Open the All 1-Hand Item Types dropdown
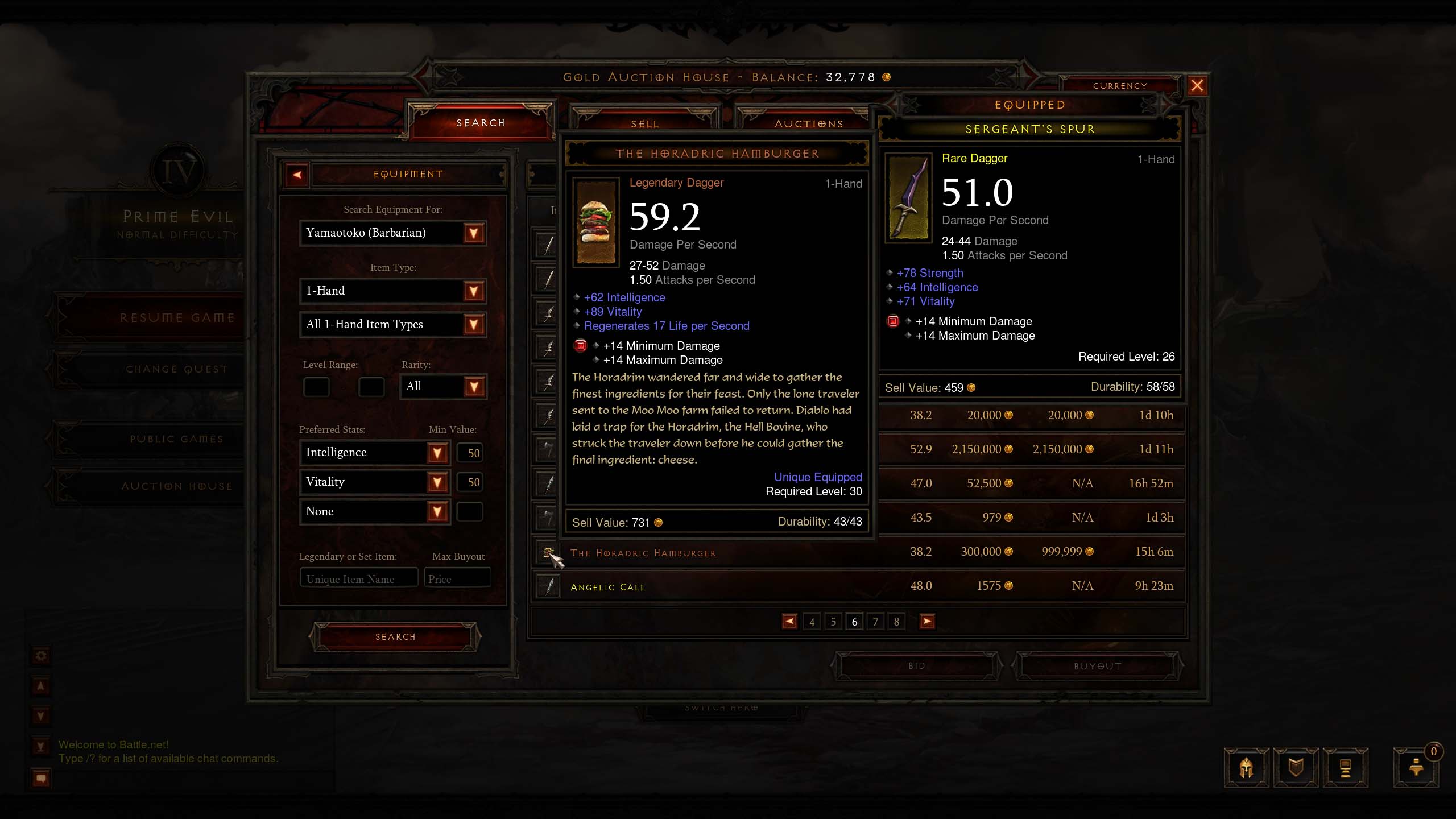The image size is (1456, 819). [473, 325]
